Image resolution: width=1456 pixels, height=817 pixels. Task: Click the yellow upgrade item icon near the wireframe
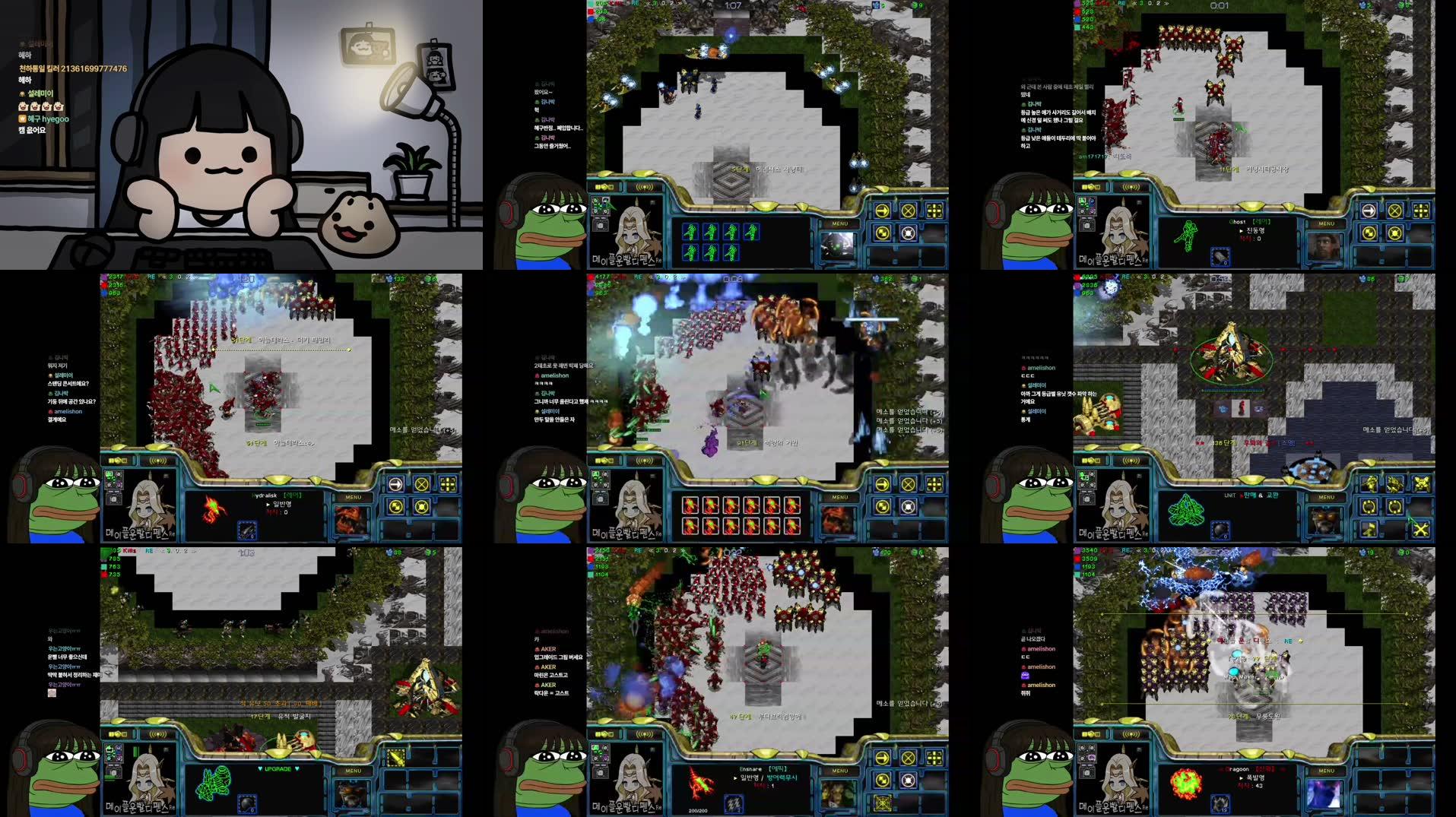(396, 758)
